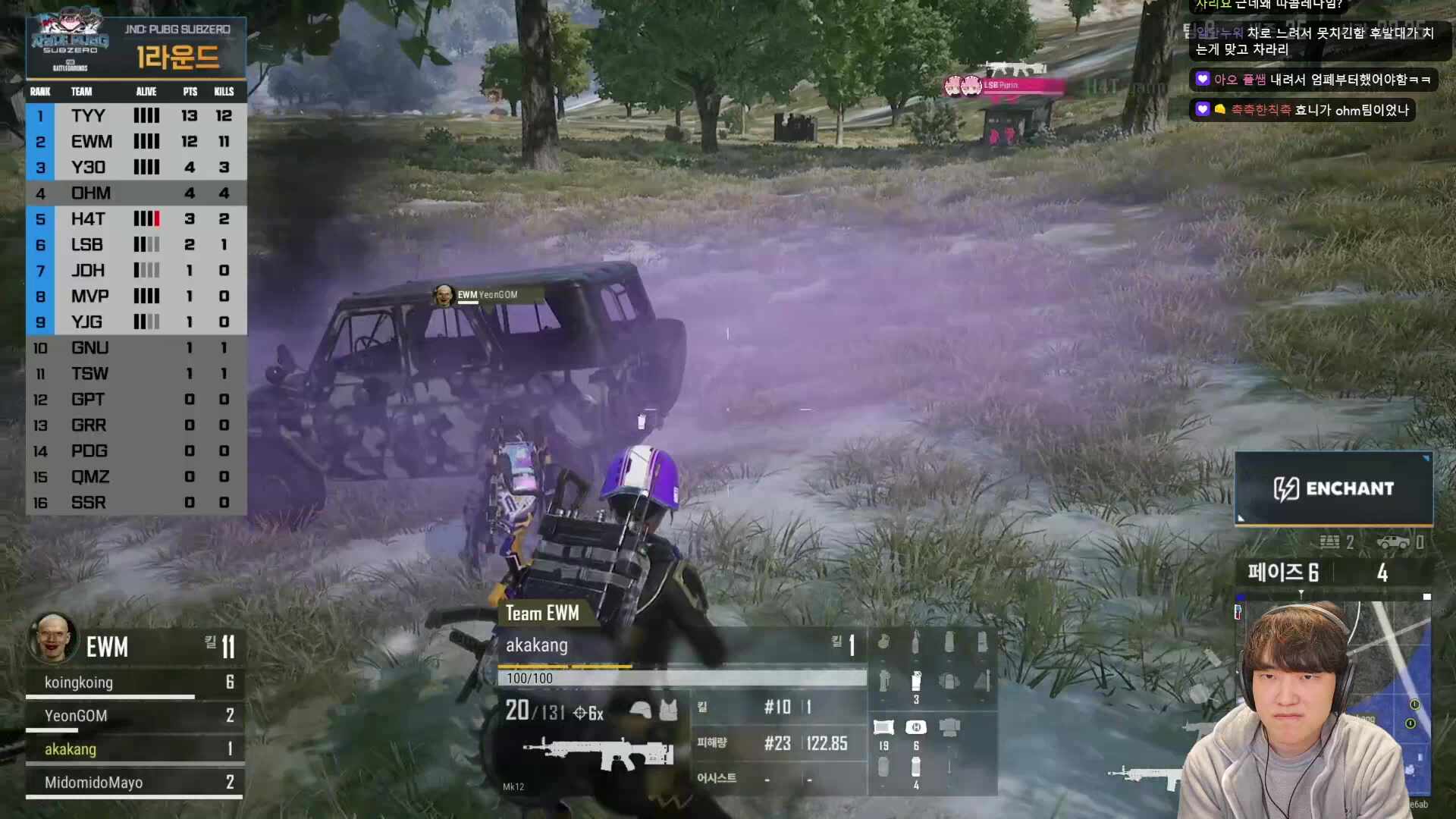Click akakang's 100/100 health bar

tap(679, 678)
